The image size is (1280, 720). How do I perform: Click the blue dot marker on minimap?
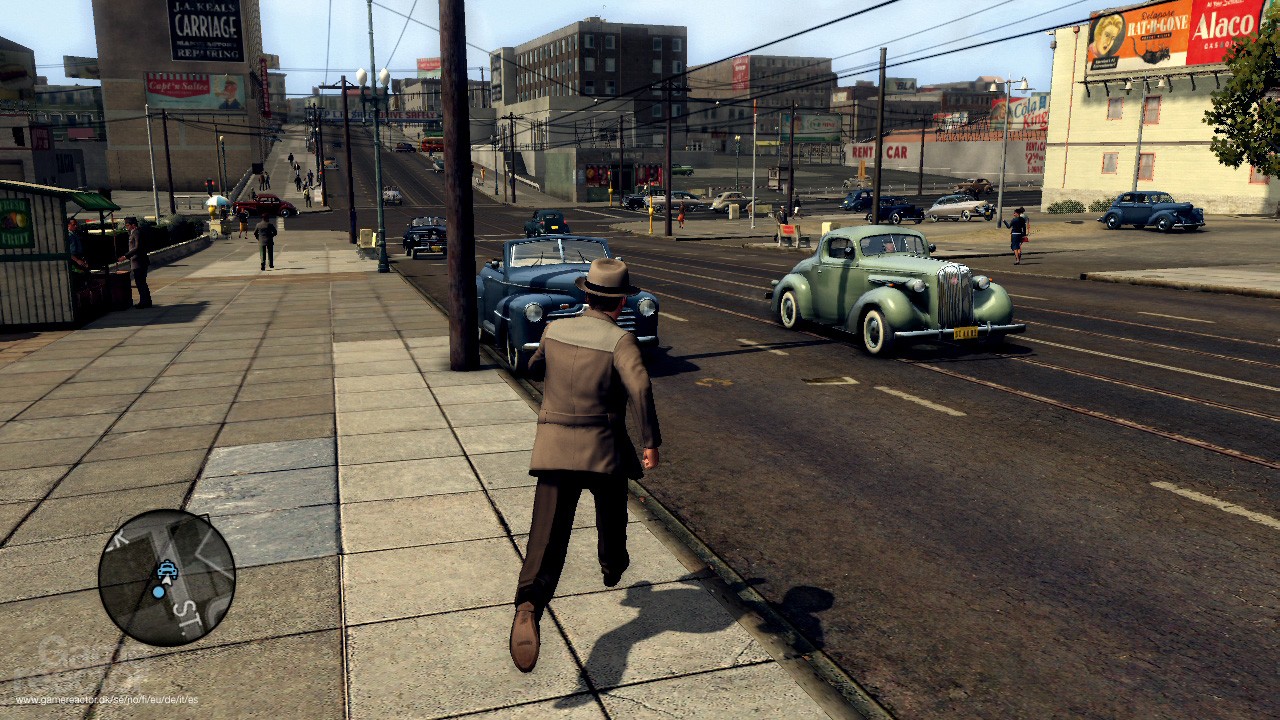click(158, 592)
